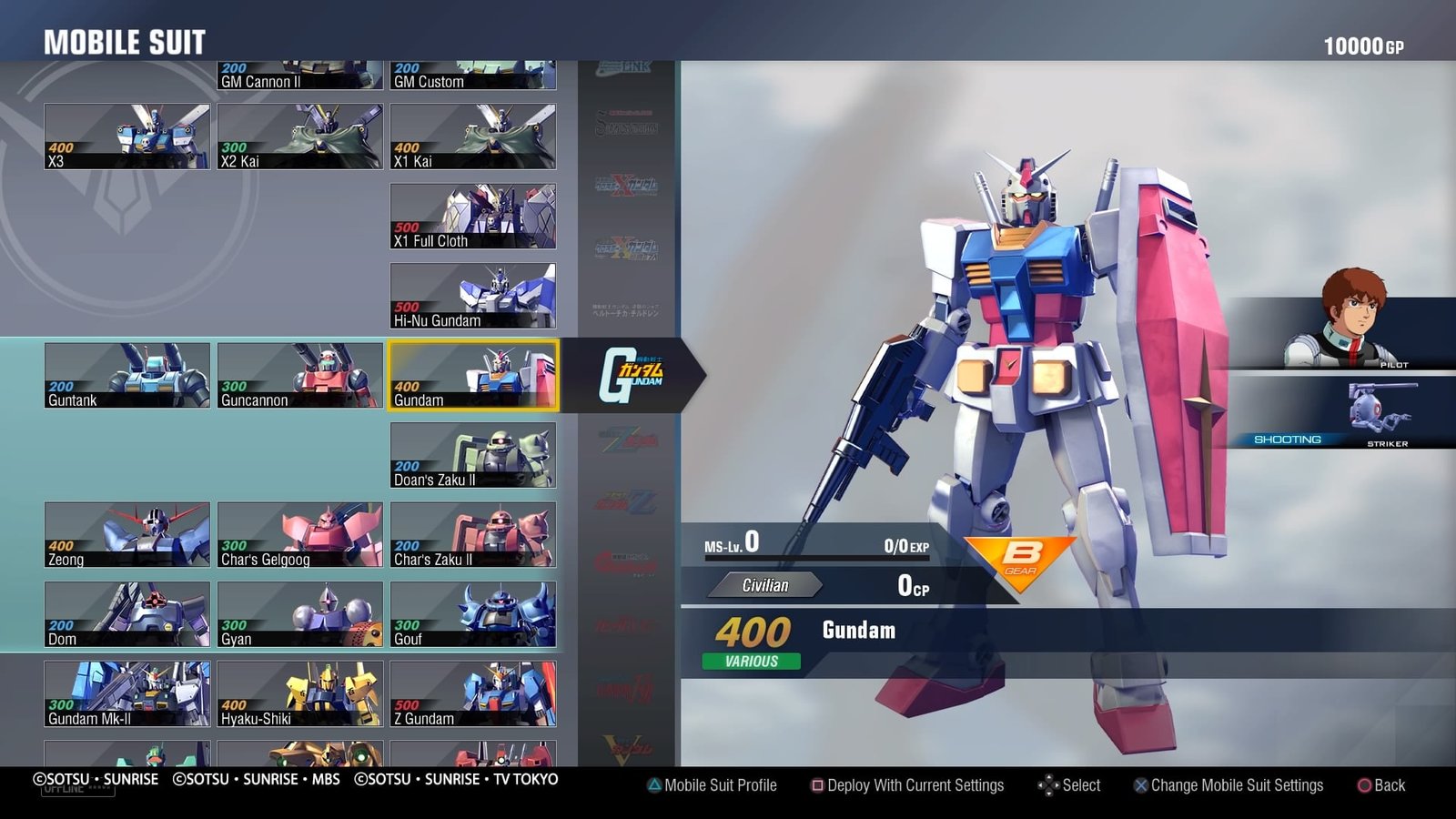1456x819 pixels.
Task: Open the Shooting striker panel
Action: (1342, 414)
